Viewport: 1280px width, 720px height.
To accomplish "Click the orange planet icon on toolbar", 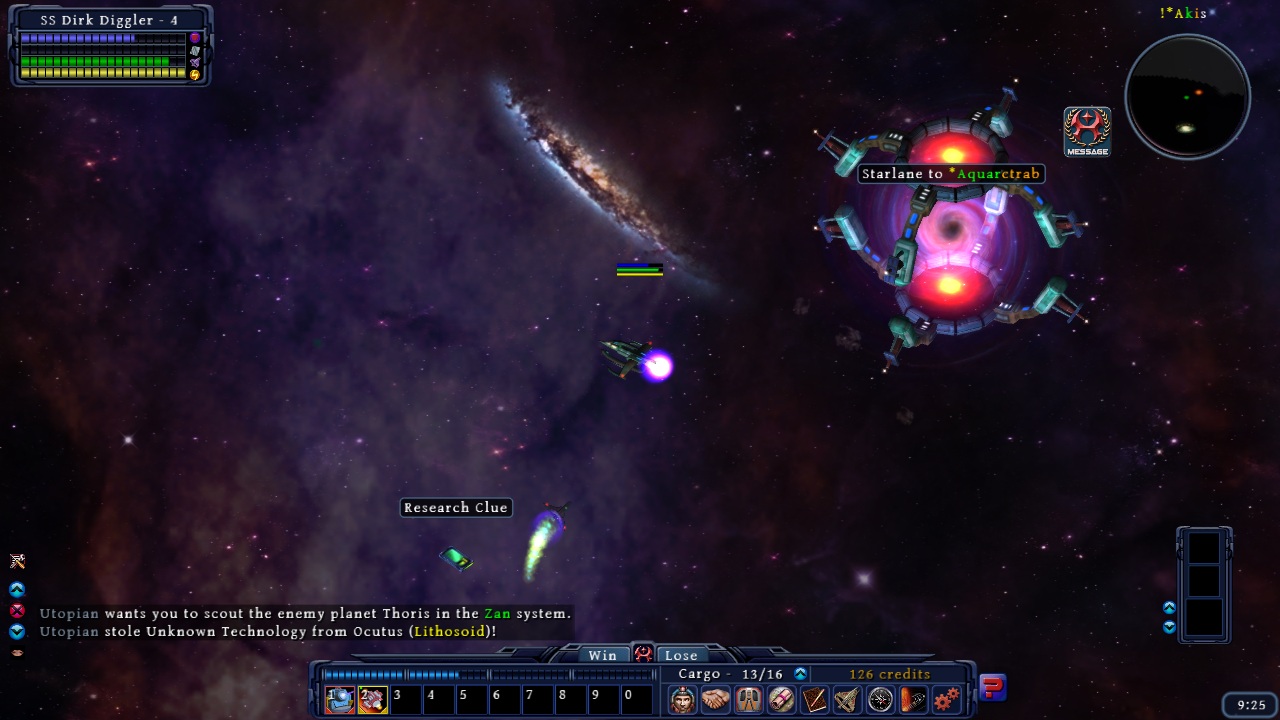I will point(913,699).
